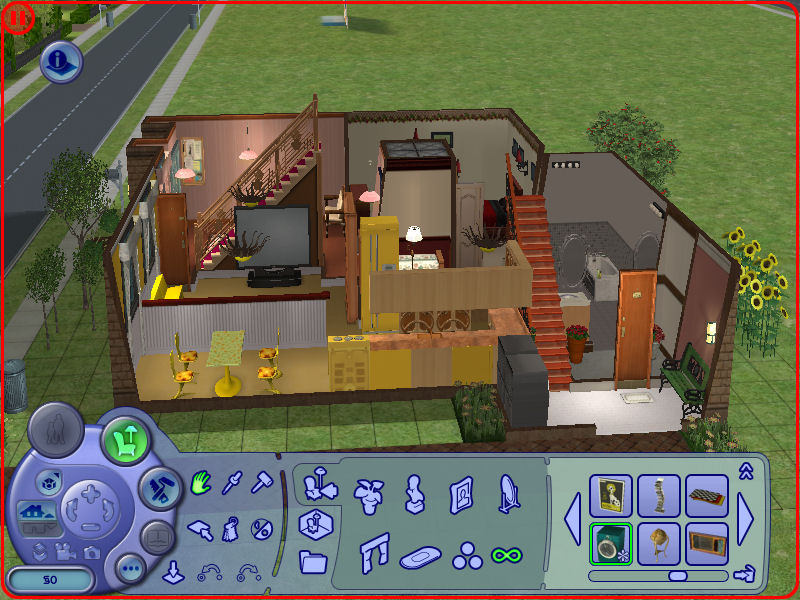Viewport: 800px width, 600px height.
Task: Open the collections folder icon
Action: coord(313,560)
